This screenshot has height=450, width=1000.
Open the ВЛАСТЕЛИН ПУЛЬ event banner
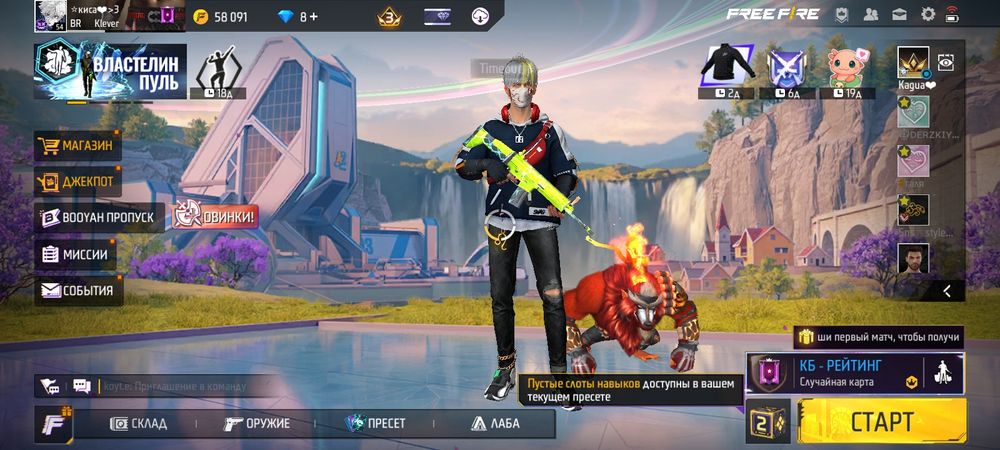(x=110, y=73)
